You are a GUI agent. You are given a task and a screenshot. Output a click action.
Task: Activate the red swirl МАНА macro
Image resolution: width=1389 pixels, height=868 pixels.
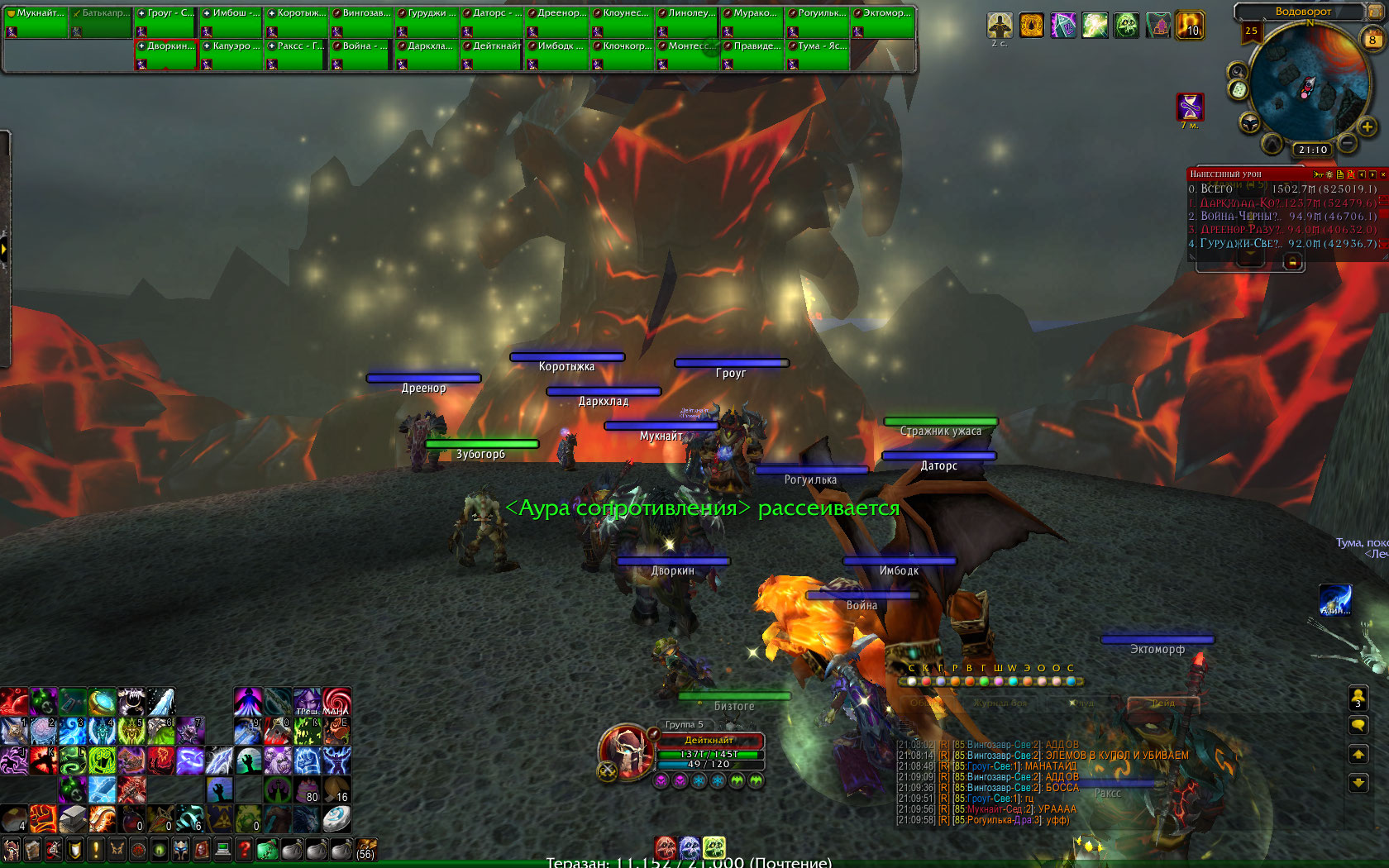coord(336,702)
